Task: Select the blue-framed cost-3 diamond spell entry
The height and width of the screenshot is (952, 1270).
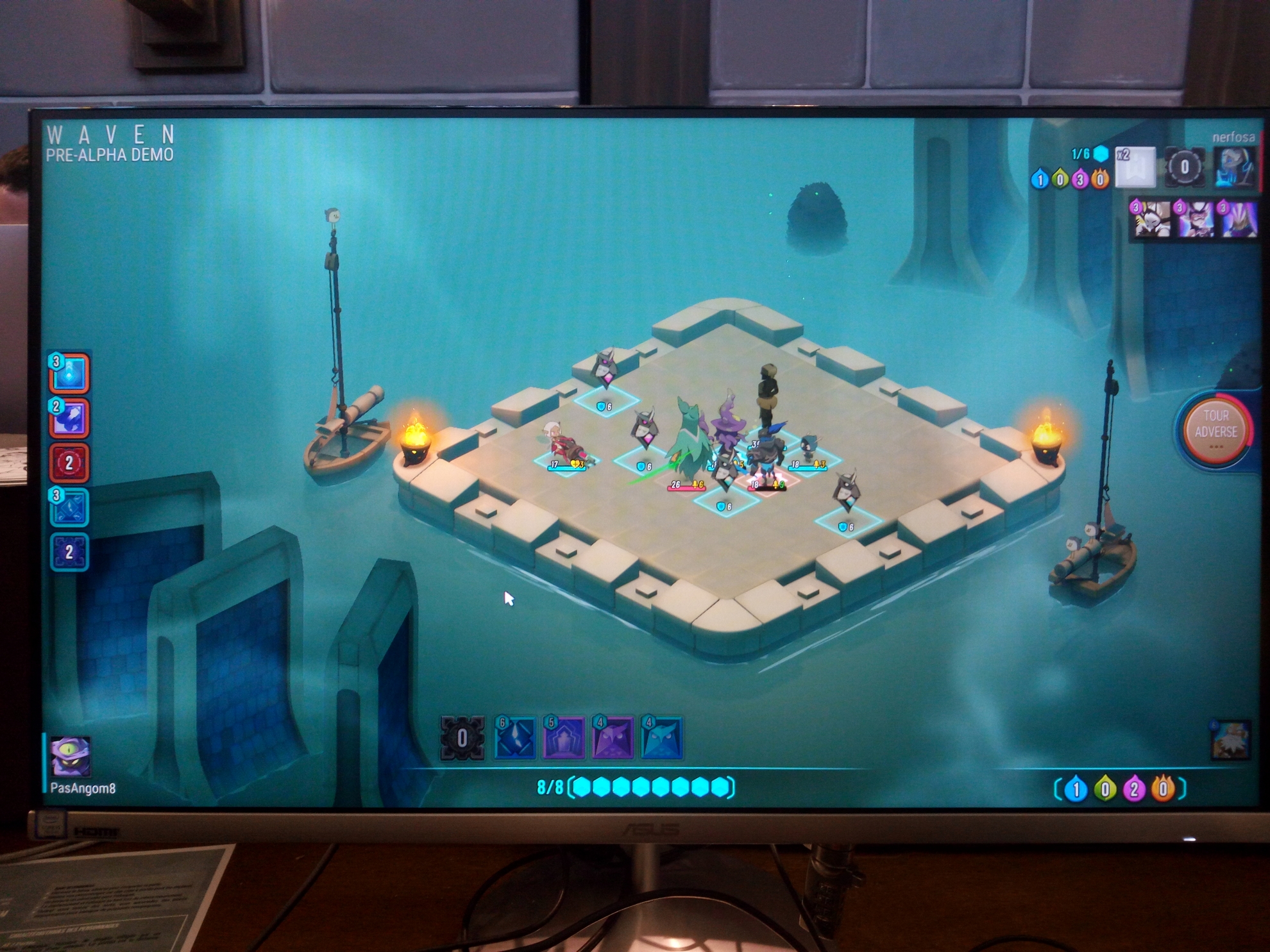Action: tap(69, 507)
